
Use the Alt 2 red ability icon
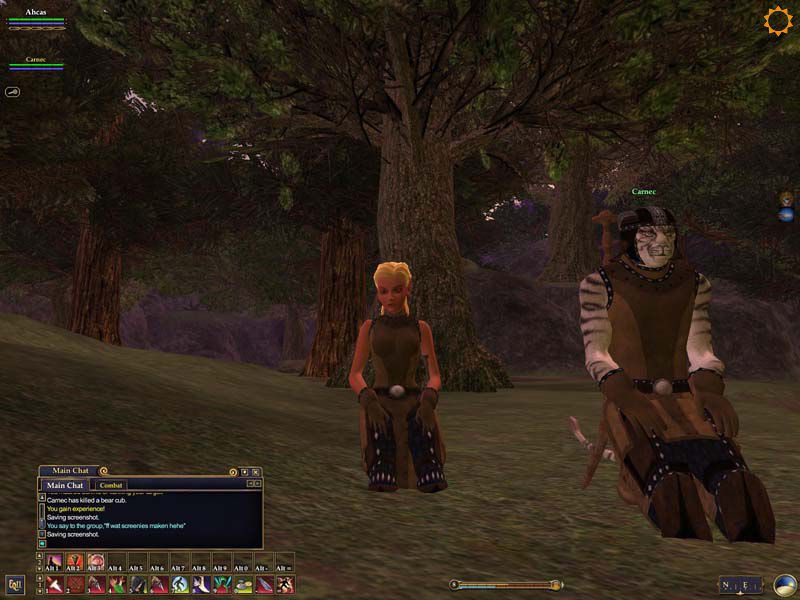click(75, 562)
